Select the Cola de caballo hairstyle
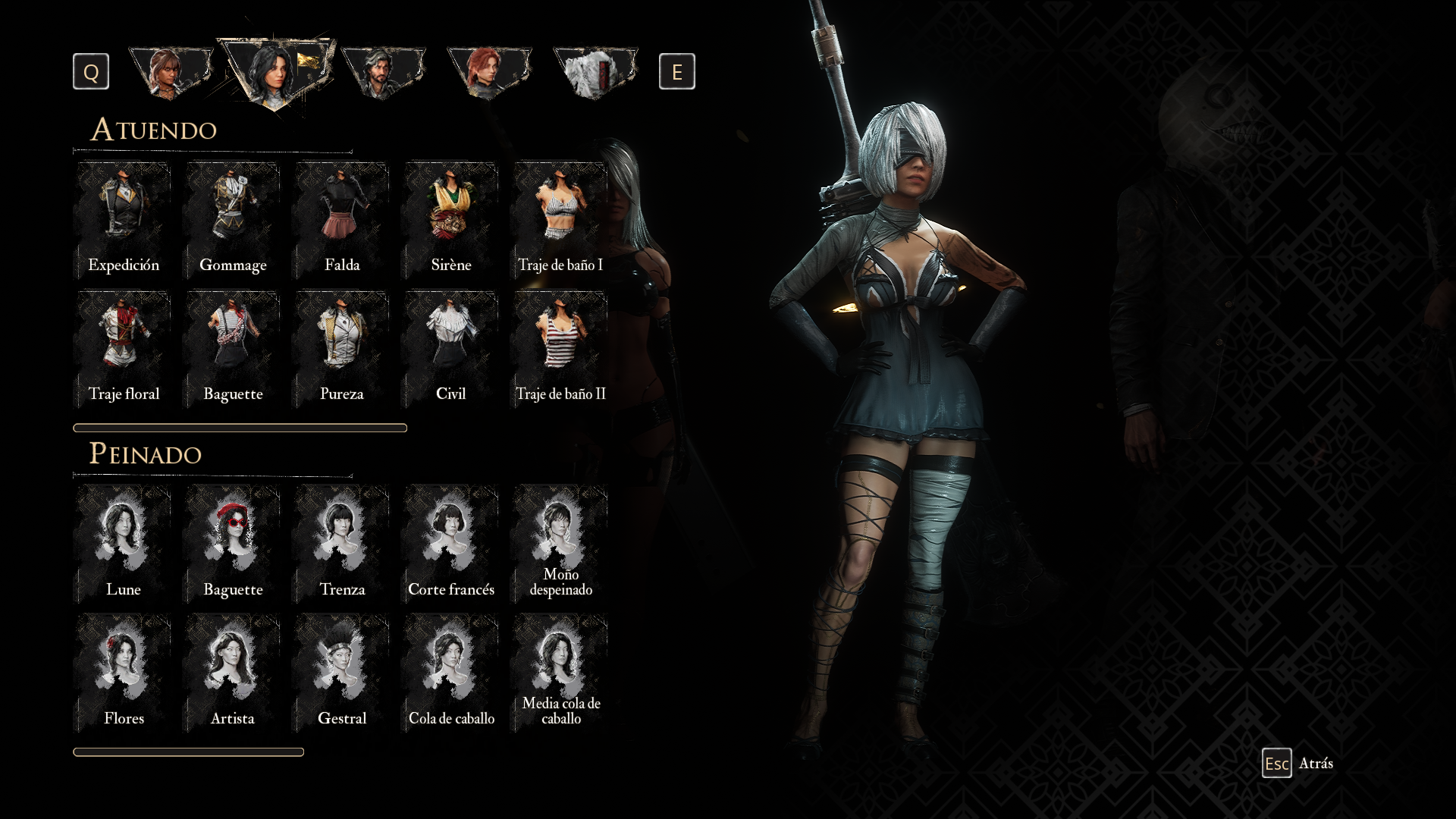This screenshot has width=1456, height=819. coord(451,673)
